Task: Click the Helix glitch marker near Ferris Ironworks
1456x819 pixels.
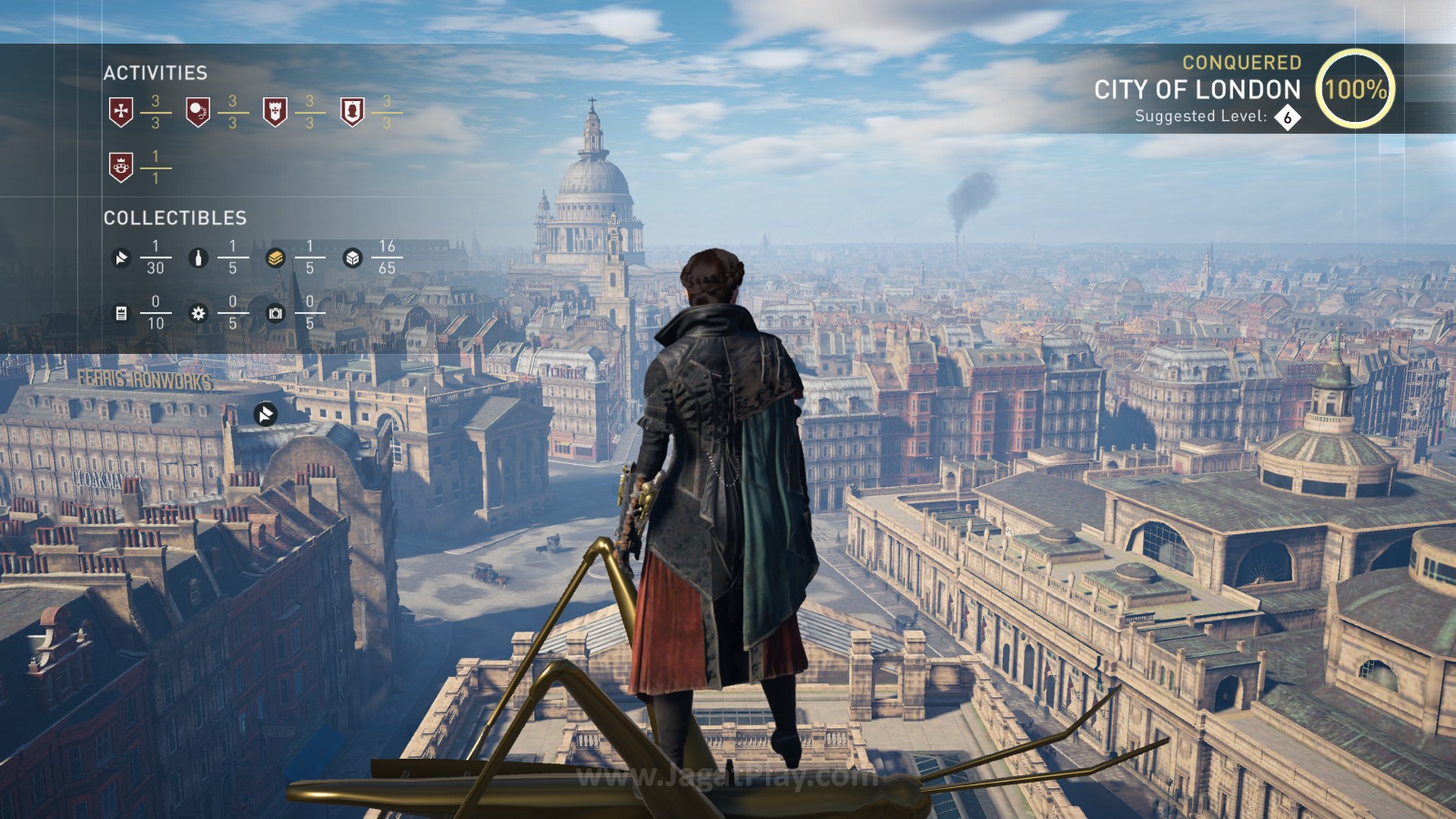Action: 265,414
